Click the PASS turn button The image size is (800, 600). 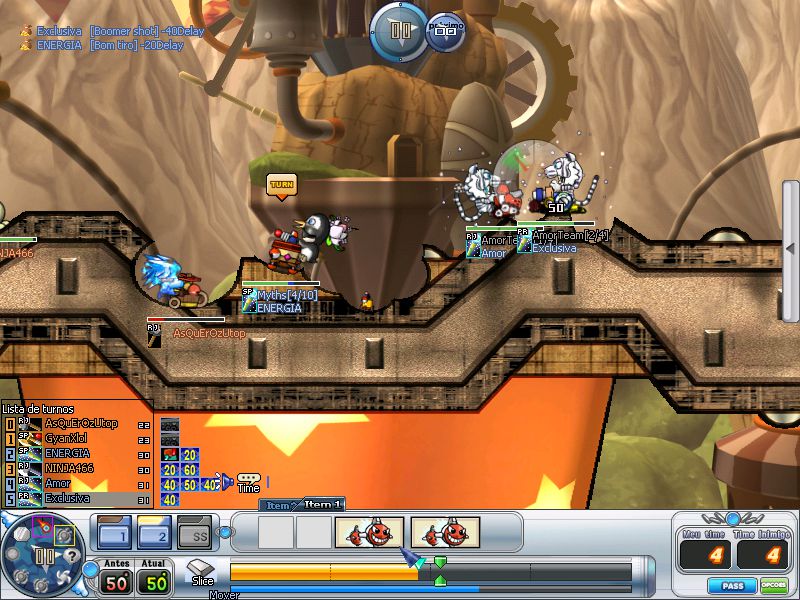[x=731, y=585]
